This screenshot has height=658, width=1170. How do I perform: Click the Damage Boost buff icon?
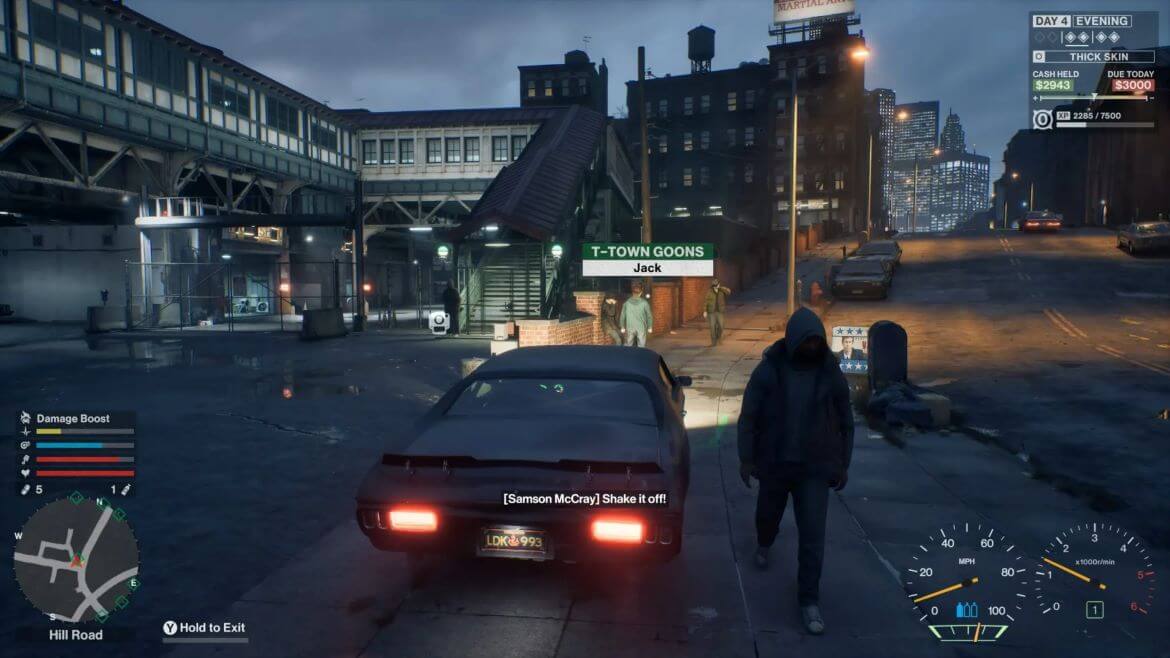(x=26, y=418)
